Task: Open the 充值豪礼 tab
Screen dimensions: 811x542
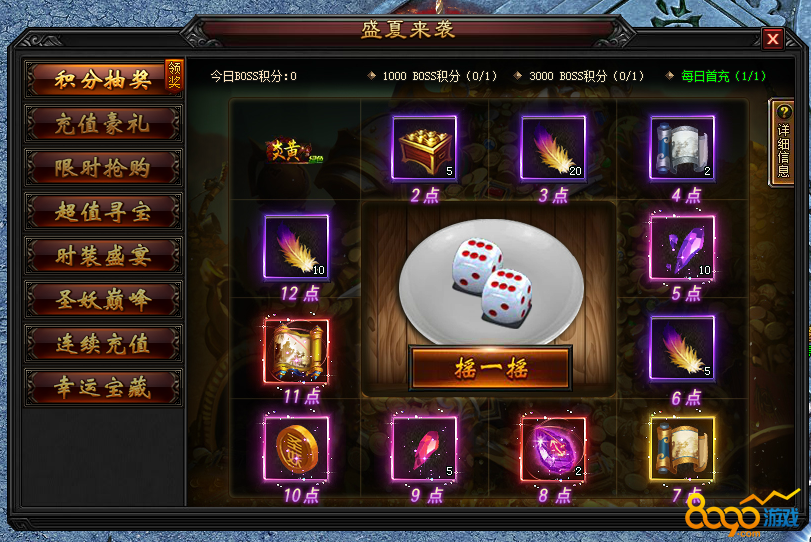Action: (x=104, y=124)
